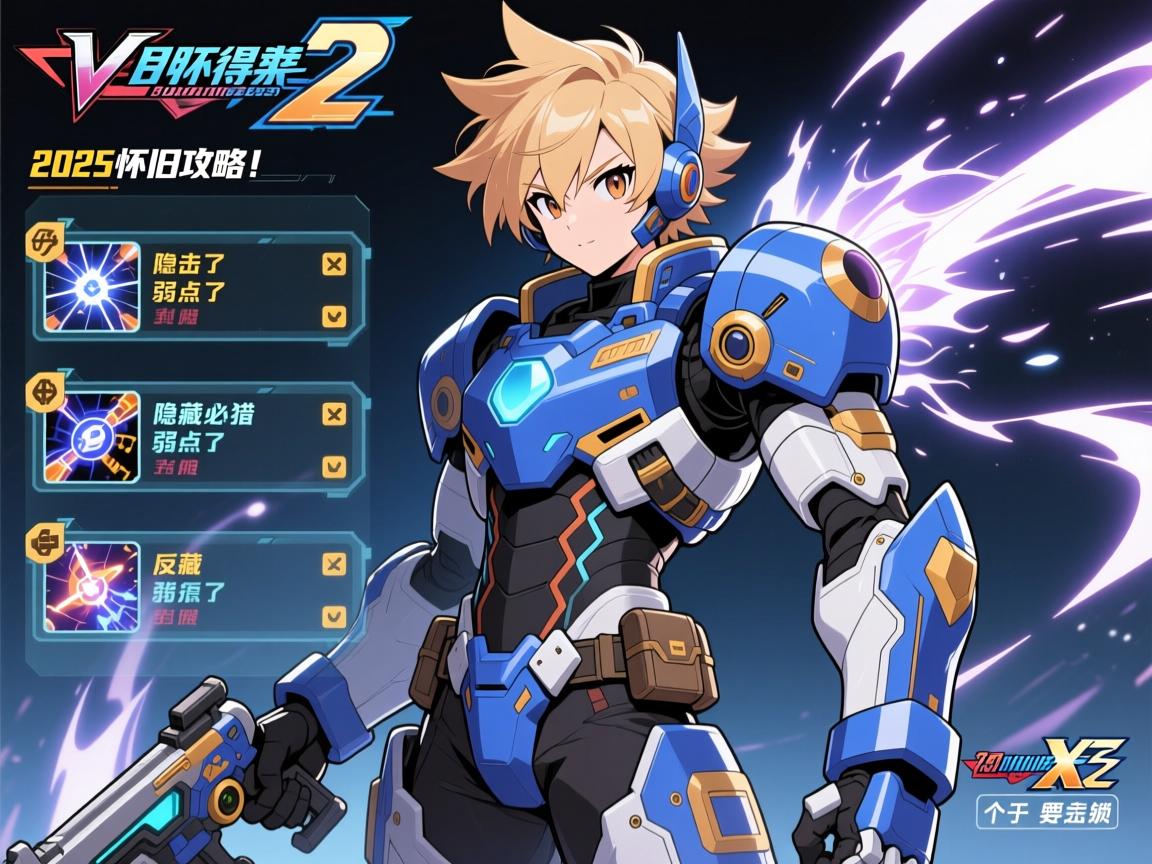Screen dimensions: 1152x864
Task: Open the 隐藏必猎 panel's down chevron
Action: click(335, 466)
